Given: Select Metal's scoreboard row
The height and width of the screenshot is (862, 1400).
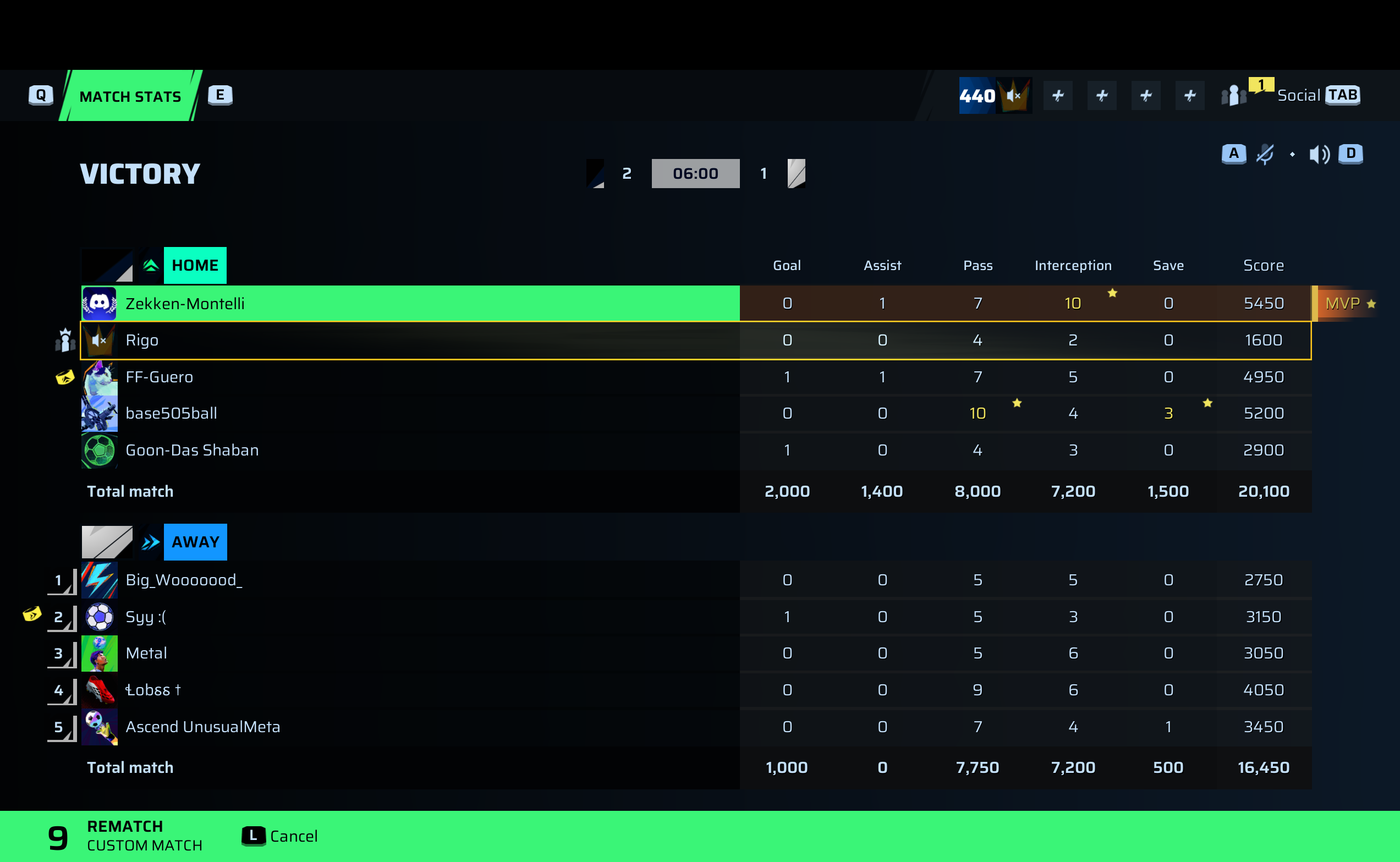Looking at the screenshot, I should [410, 653].
